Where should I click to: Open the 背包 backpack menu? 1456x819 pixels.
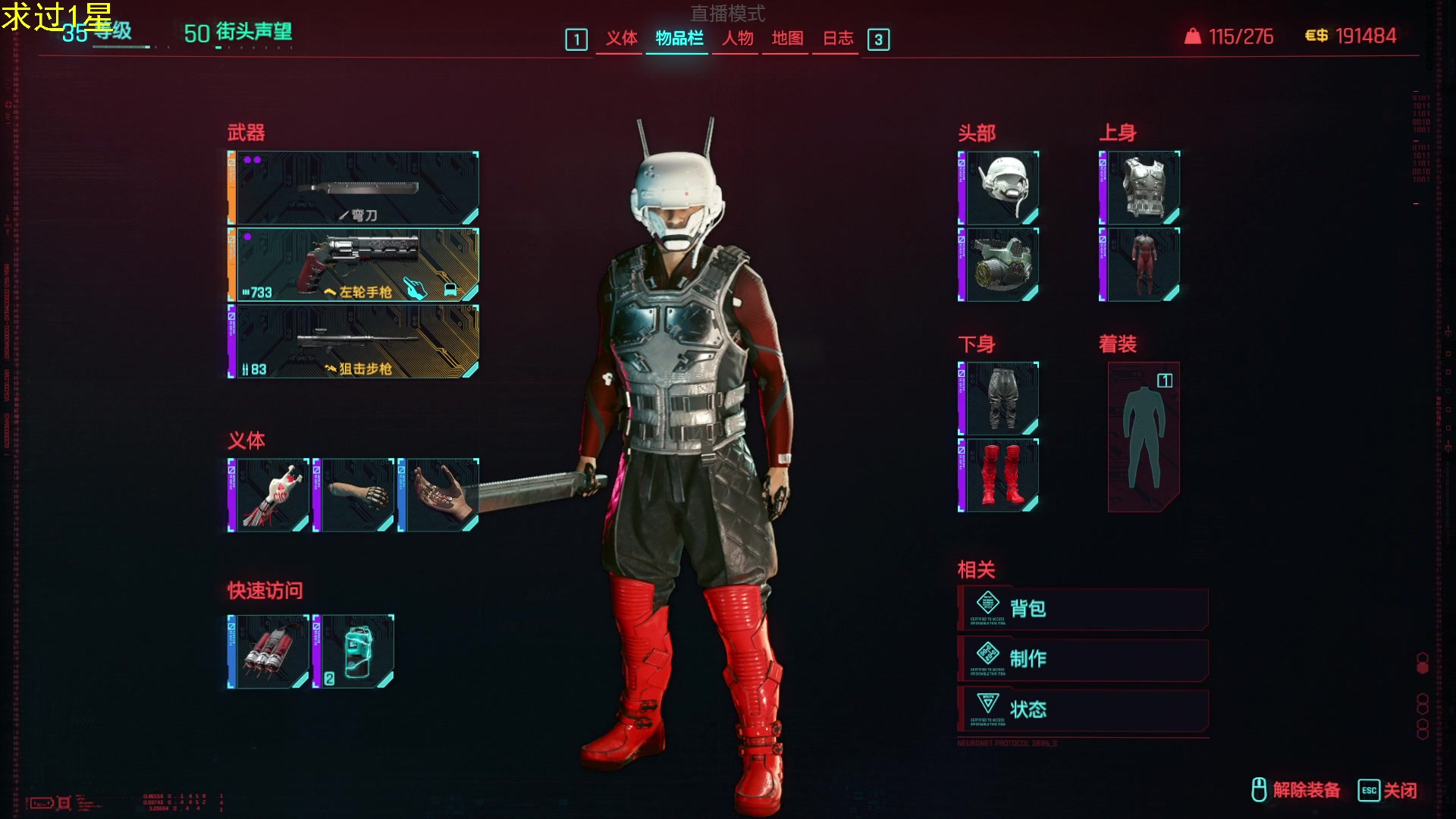click(1083, 609)
